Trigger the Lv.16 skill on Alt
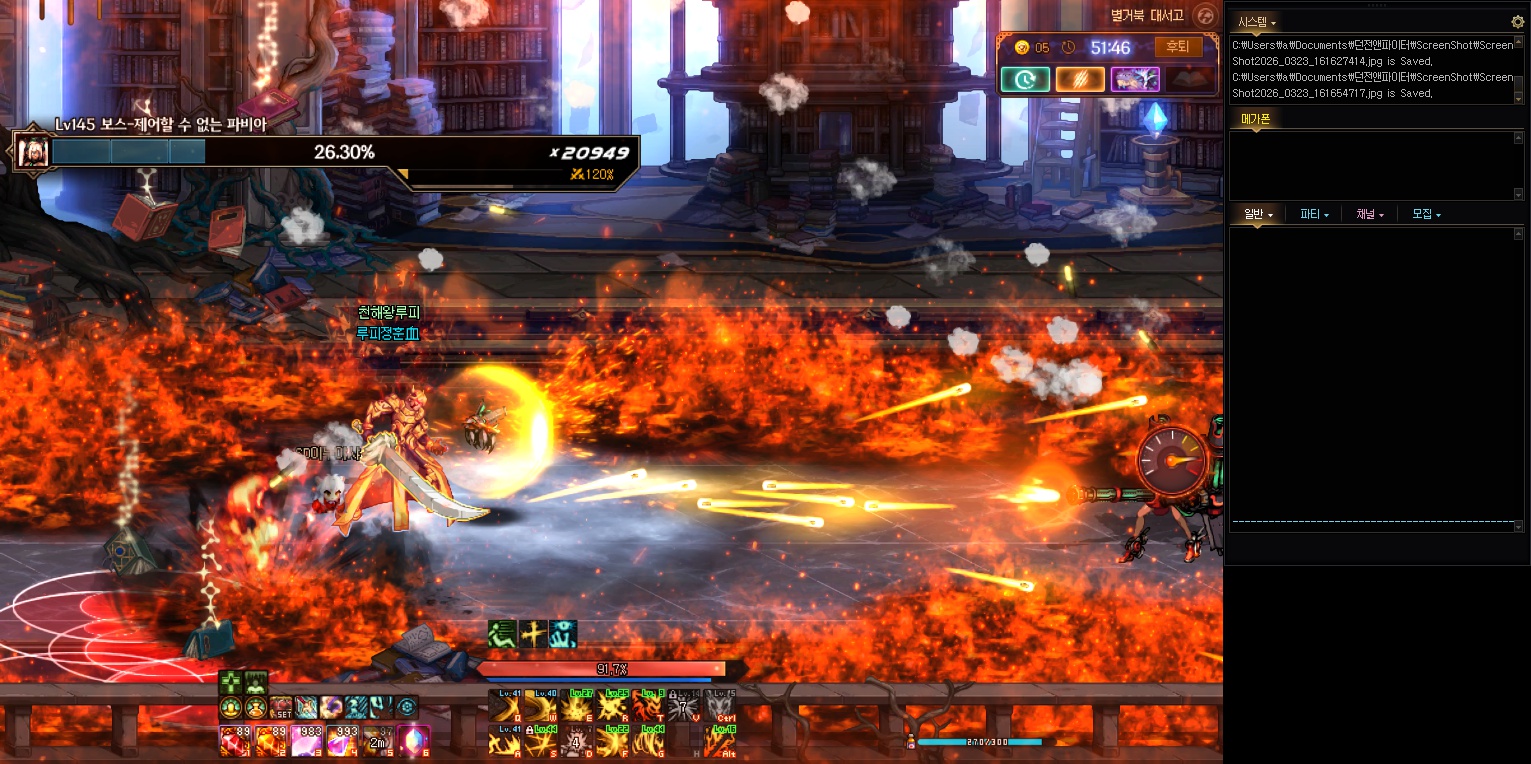This screenshot has width=1531, height=764. [720, 741]
